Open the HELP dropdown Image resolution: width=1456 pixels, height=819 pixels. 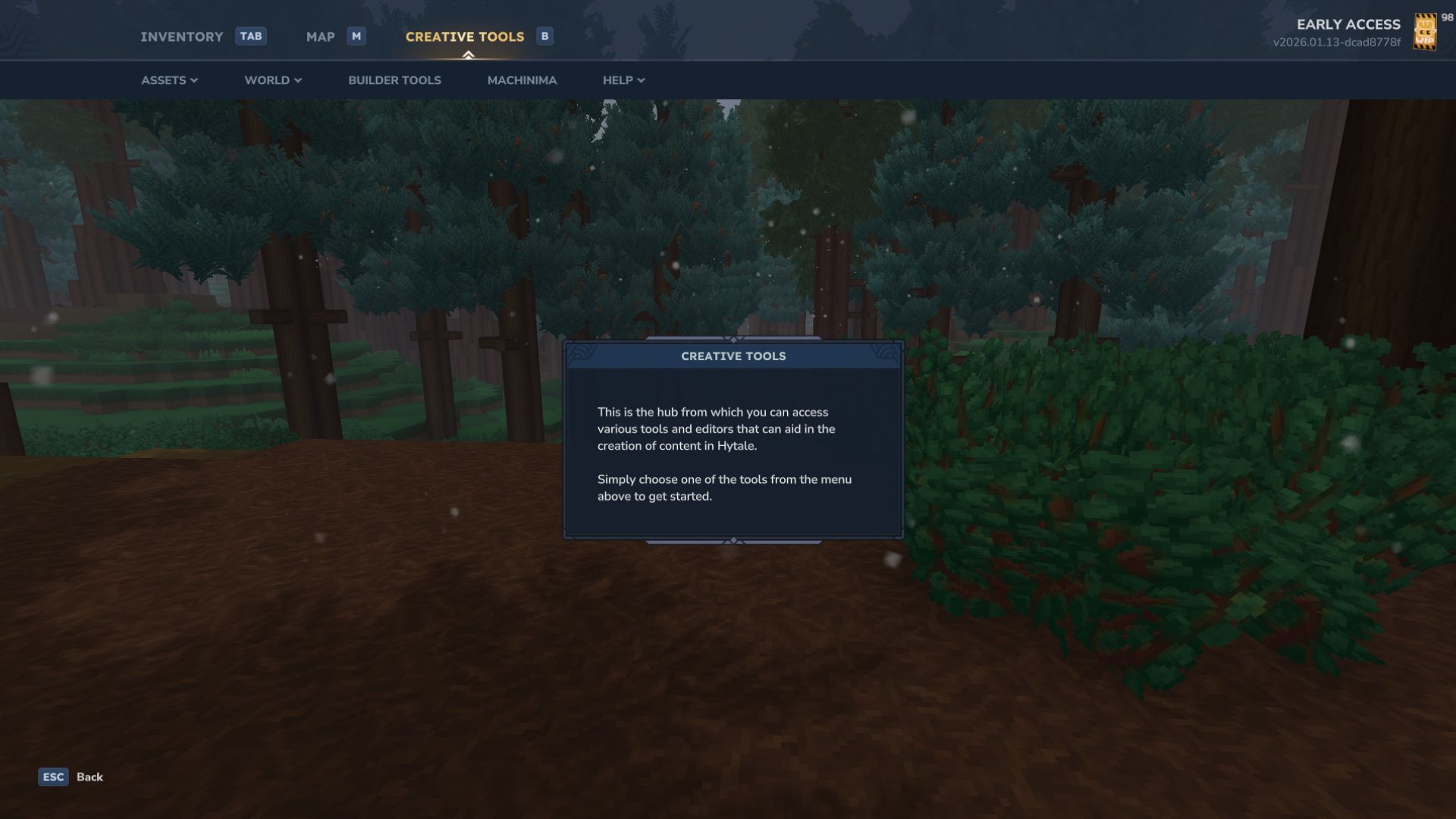tap(622, 80)
